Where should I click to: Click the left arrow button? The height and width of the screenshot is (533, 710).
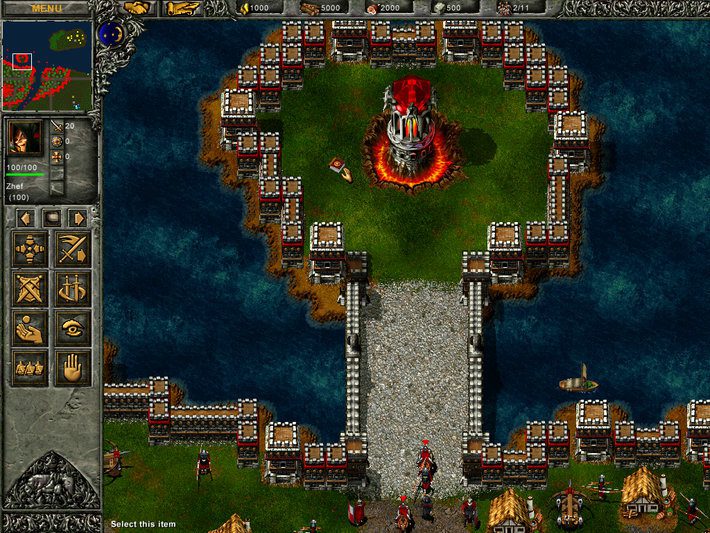[26, 217]
